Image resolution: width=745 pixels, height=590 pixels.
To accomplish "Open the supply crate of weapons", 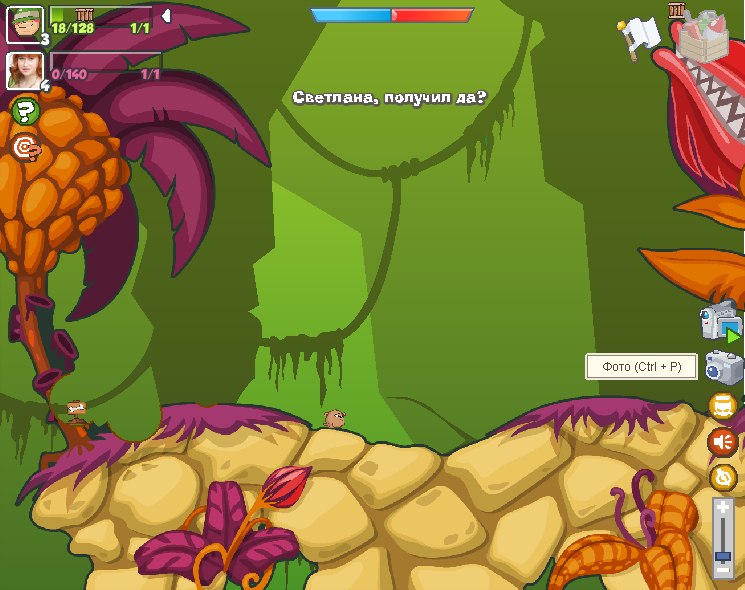I will pos(706,33).
